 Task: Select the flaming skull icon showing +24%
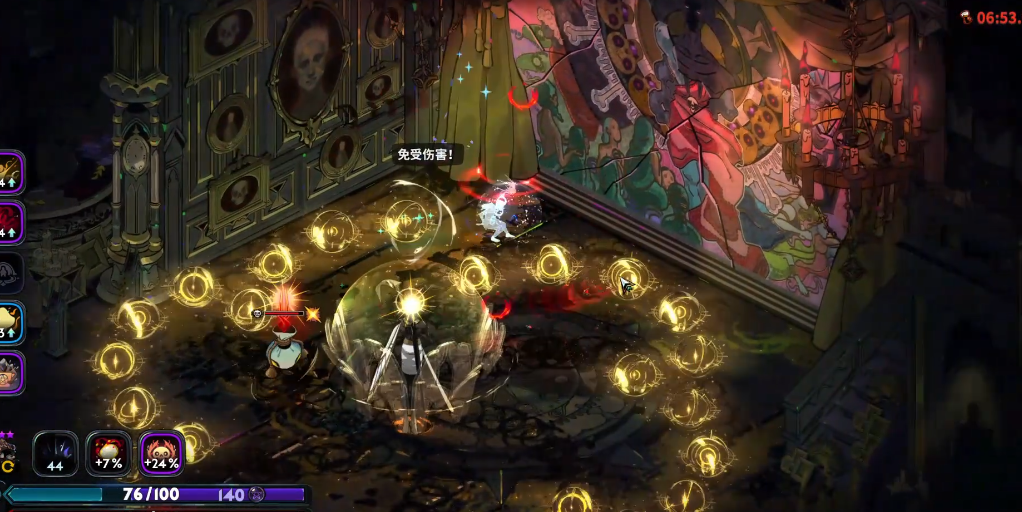click(x=161, y=453)
